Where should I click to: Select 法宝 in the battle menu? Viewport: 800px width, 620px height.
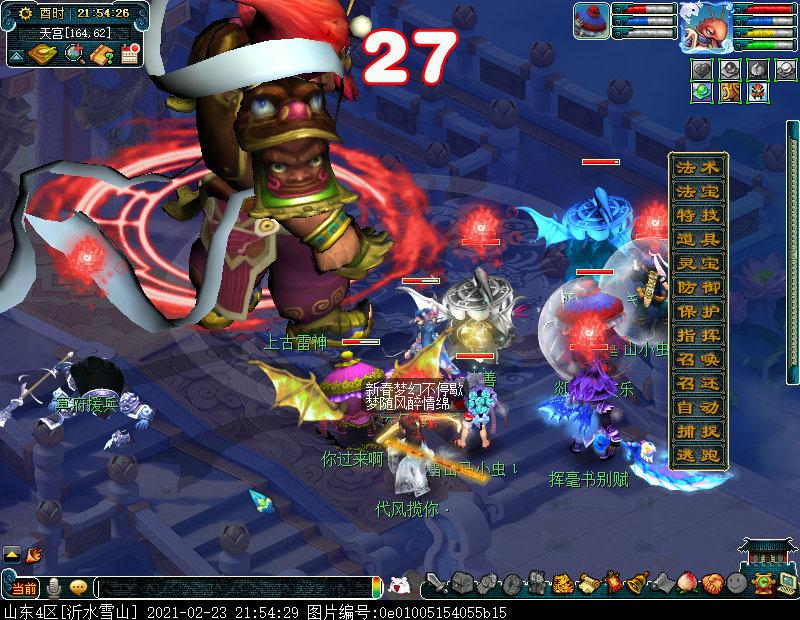698,191
